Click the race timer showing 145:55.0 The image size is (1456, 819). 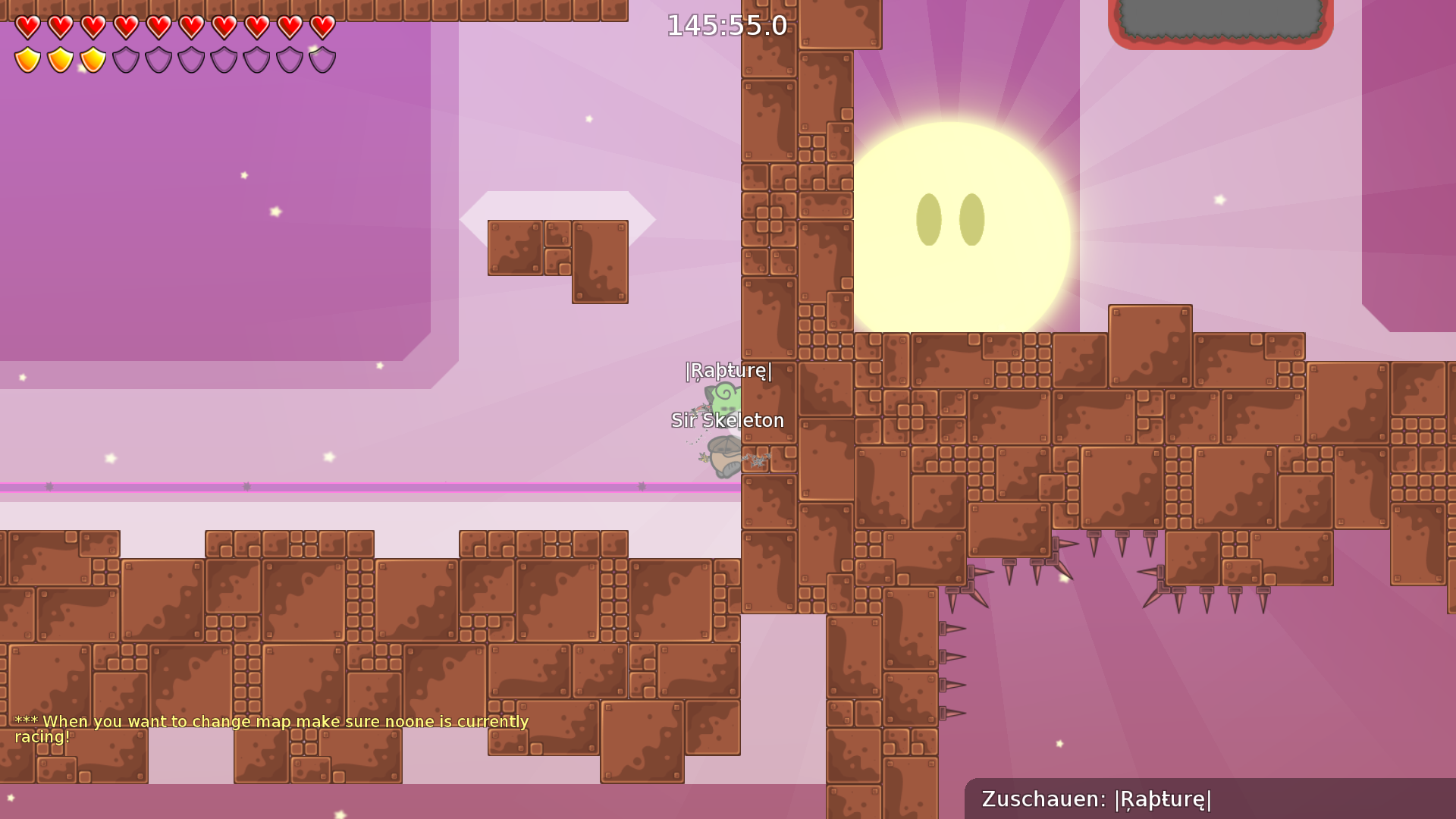tap(726, 25)
